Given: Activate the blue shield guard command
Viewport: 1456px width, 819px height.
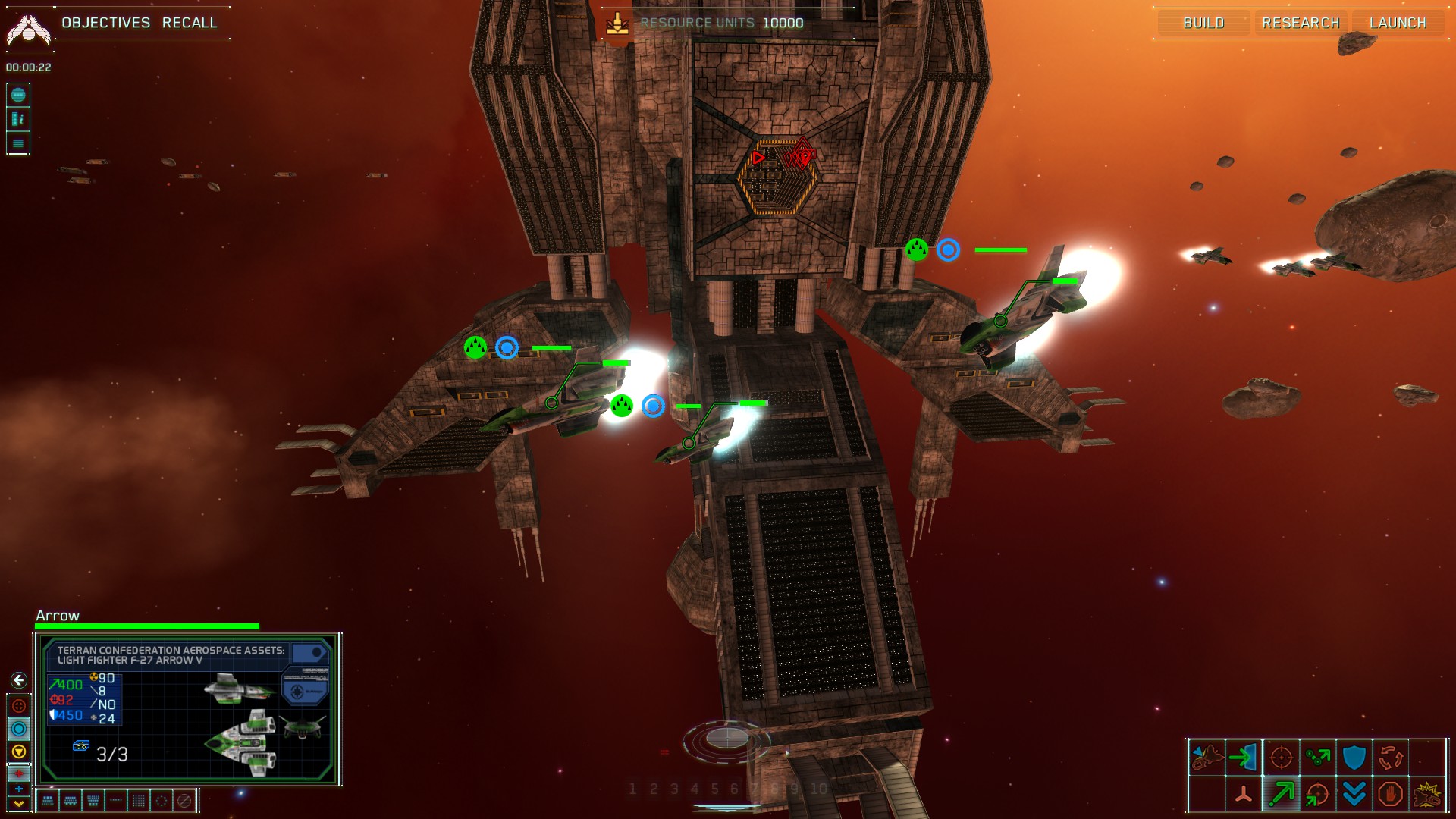Looking at the screenshot, I should click(x=1354, y=757).
